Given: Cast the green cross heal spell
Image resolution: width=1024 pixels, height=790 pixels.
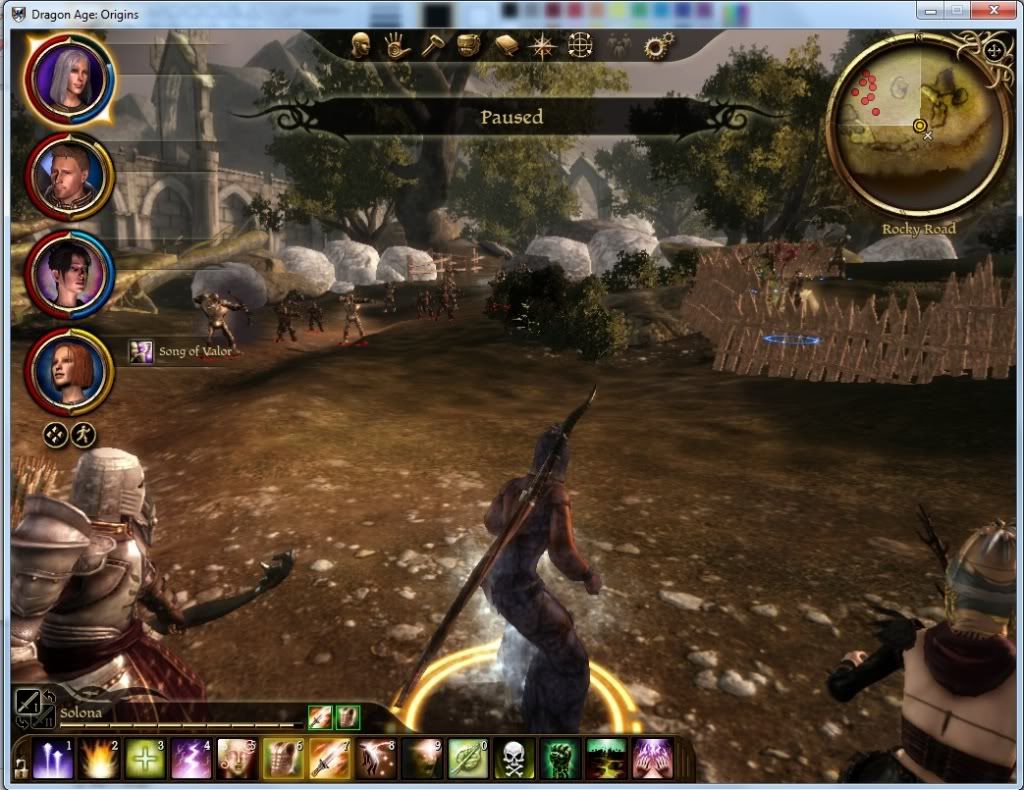Looking at the screenshot, I should 143,760.
